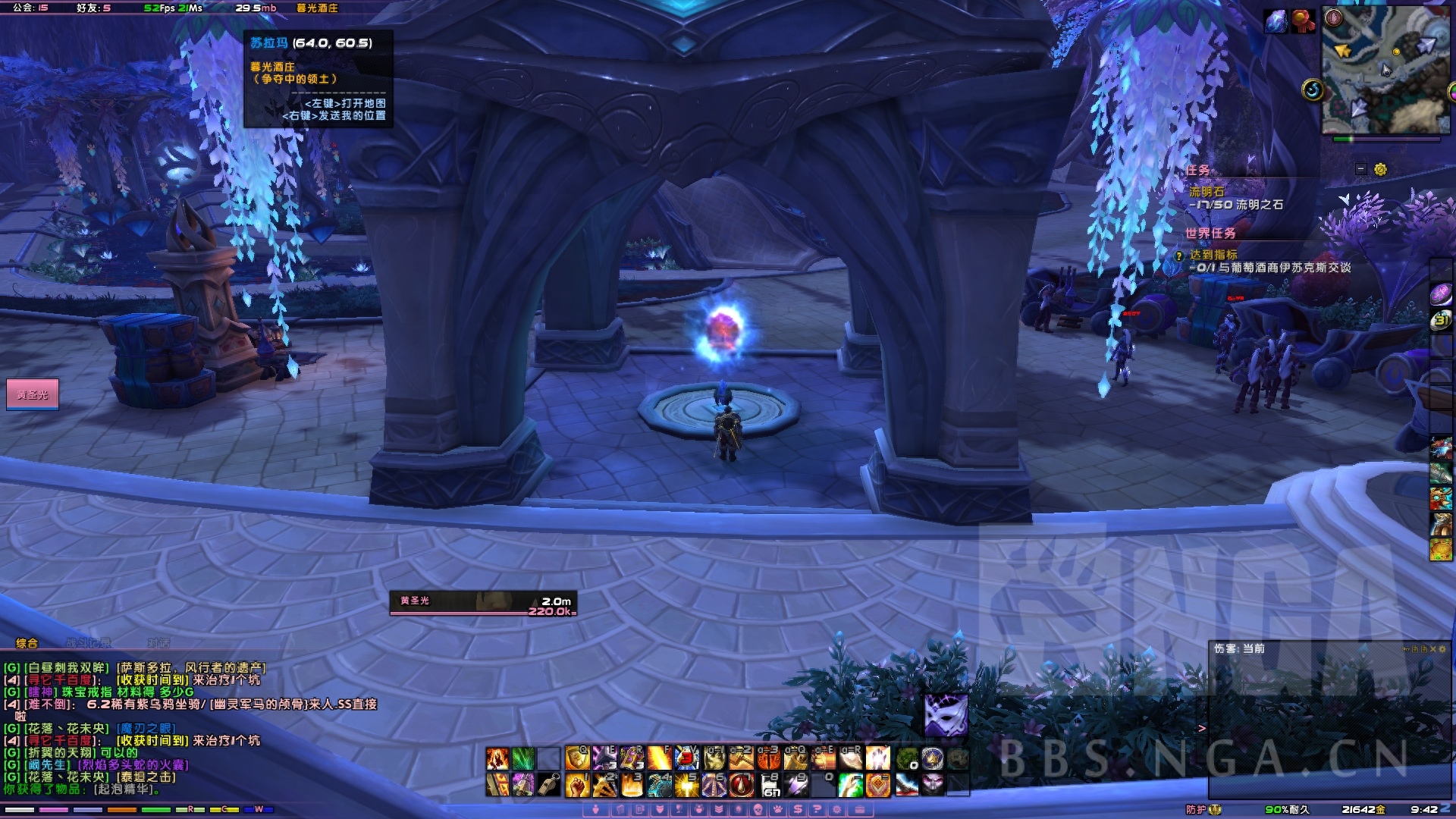Open the blue swirl button beside the minimap
1456x819 pixels.
click(1313, 90)
